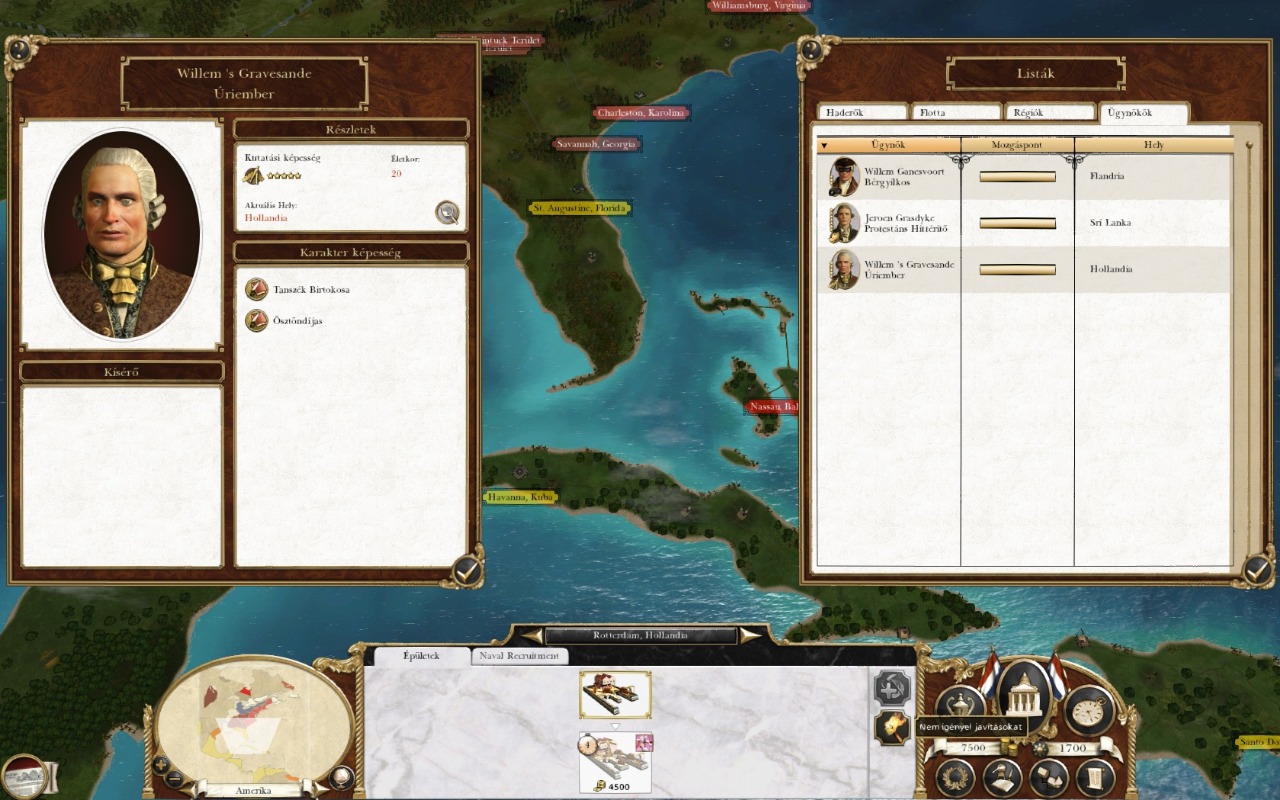Zoom out on the minimap
Image resolution: width=1280 pixels, height=800 pixels.
(x=174, y=779)
